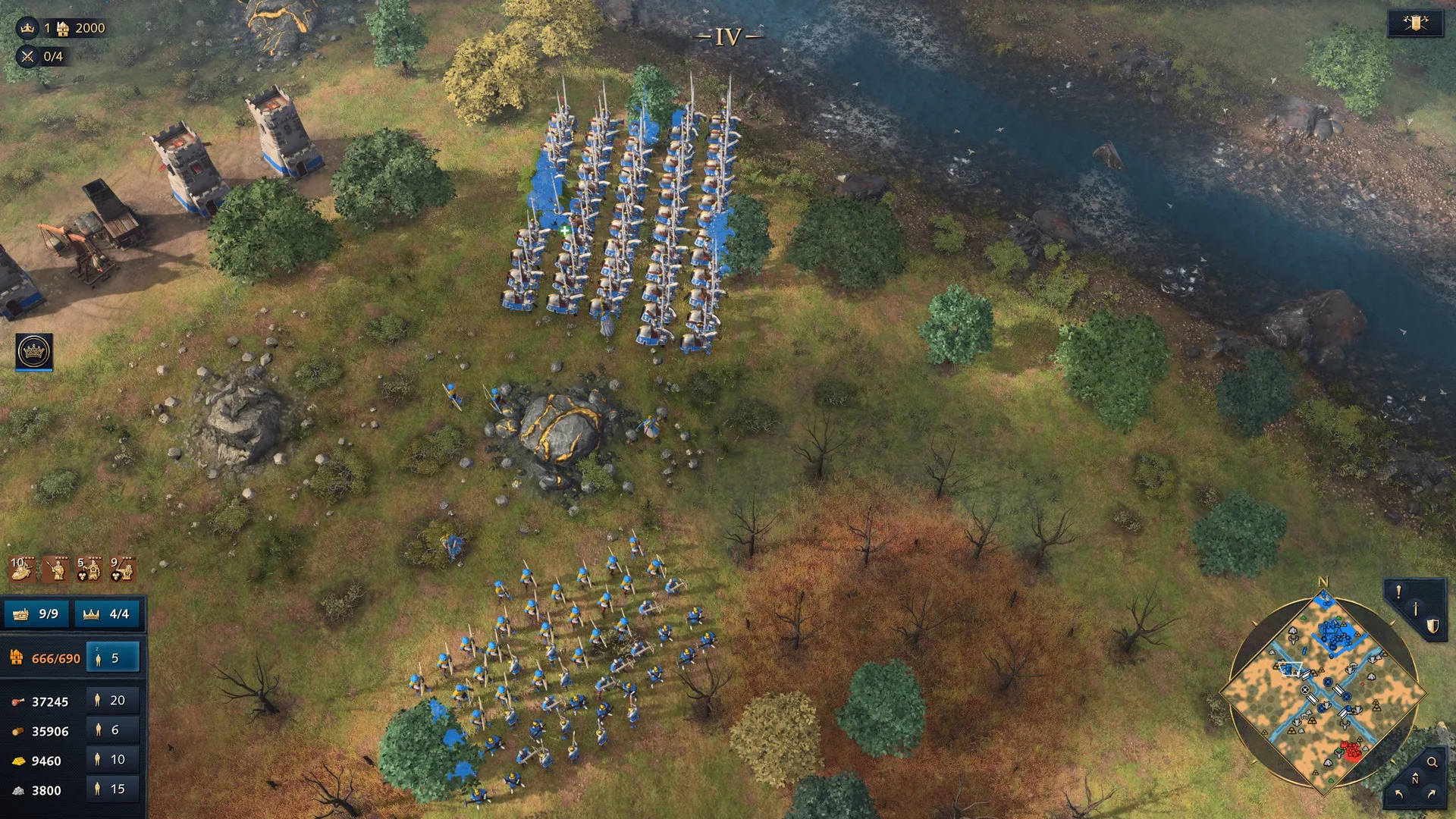
Task: Click the exclamation mark minimap ping button
Action: pos(1398,592)
